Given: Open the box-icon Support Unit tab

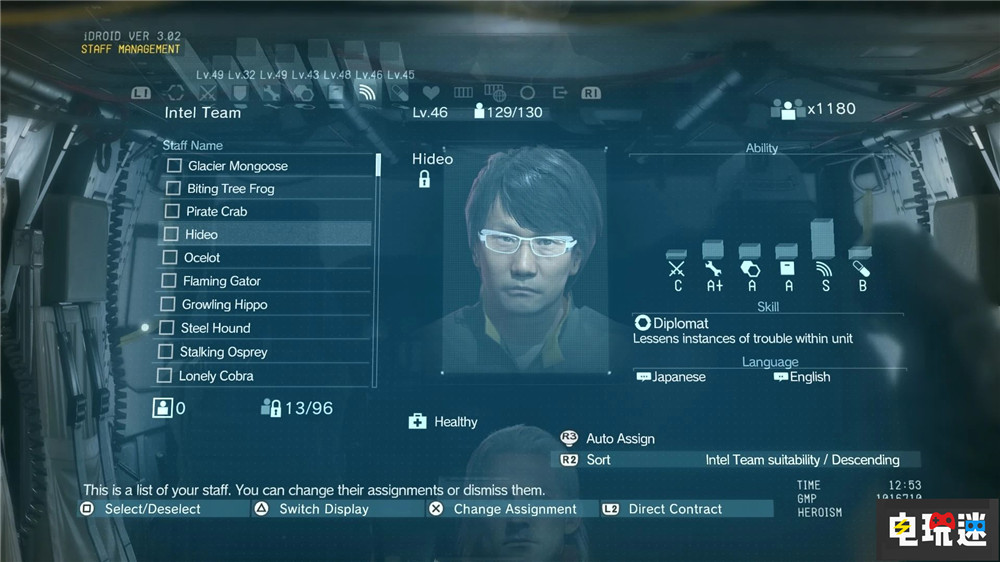Looking at the screenshot, I should pos(336,93).
